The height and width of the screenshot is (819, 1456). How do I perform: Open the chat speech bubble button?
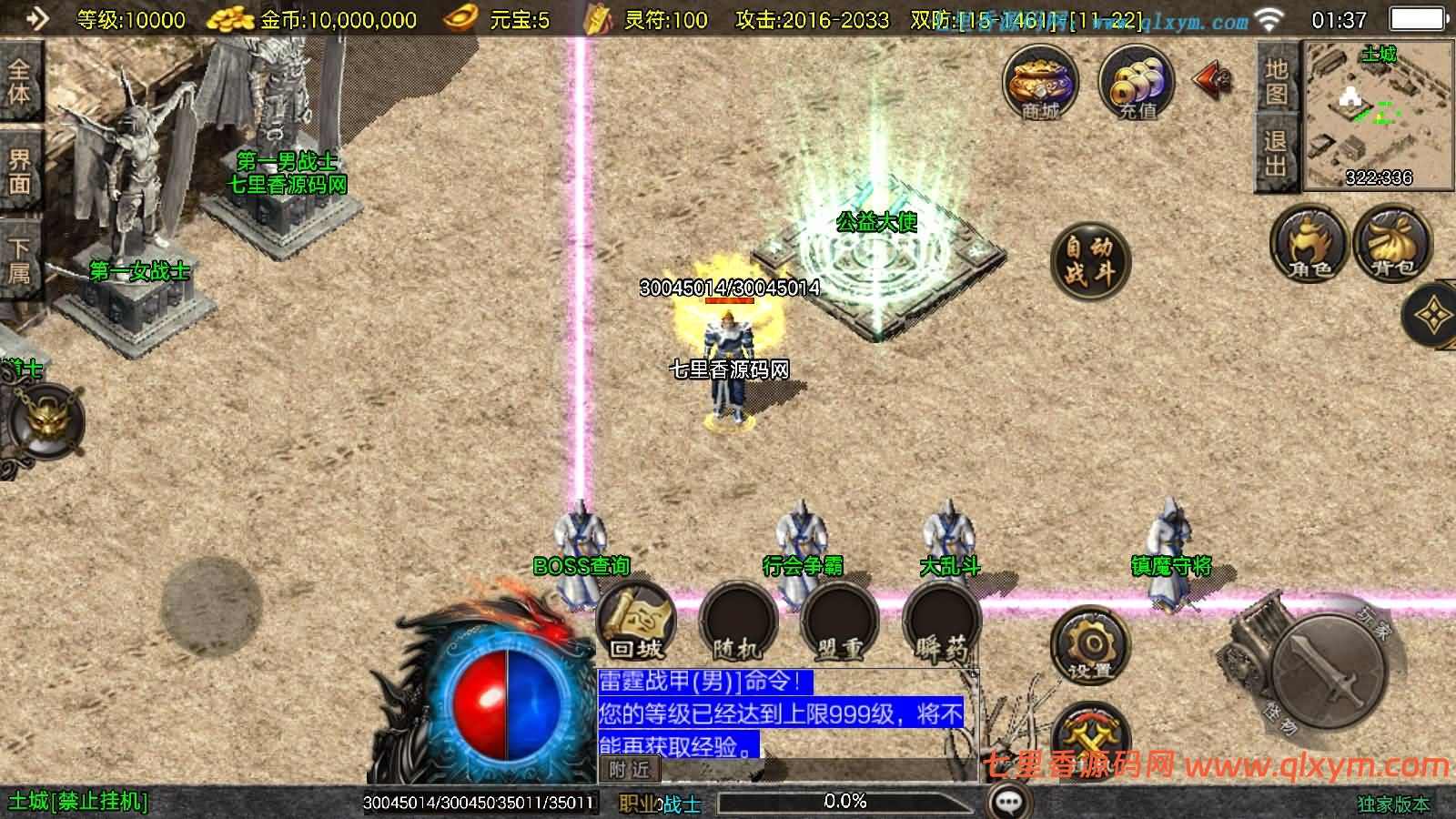coord(1009,802)
